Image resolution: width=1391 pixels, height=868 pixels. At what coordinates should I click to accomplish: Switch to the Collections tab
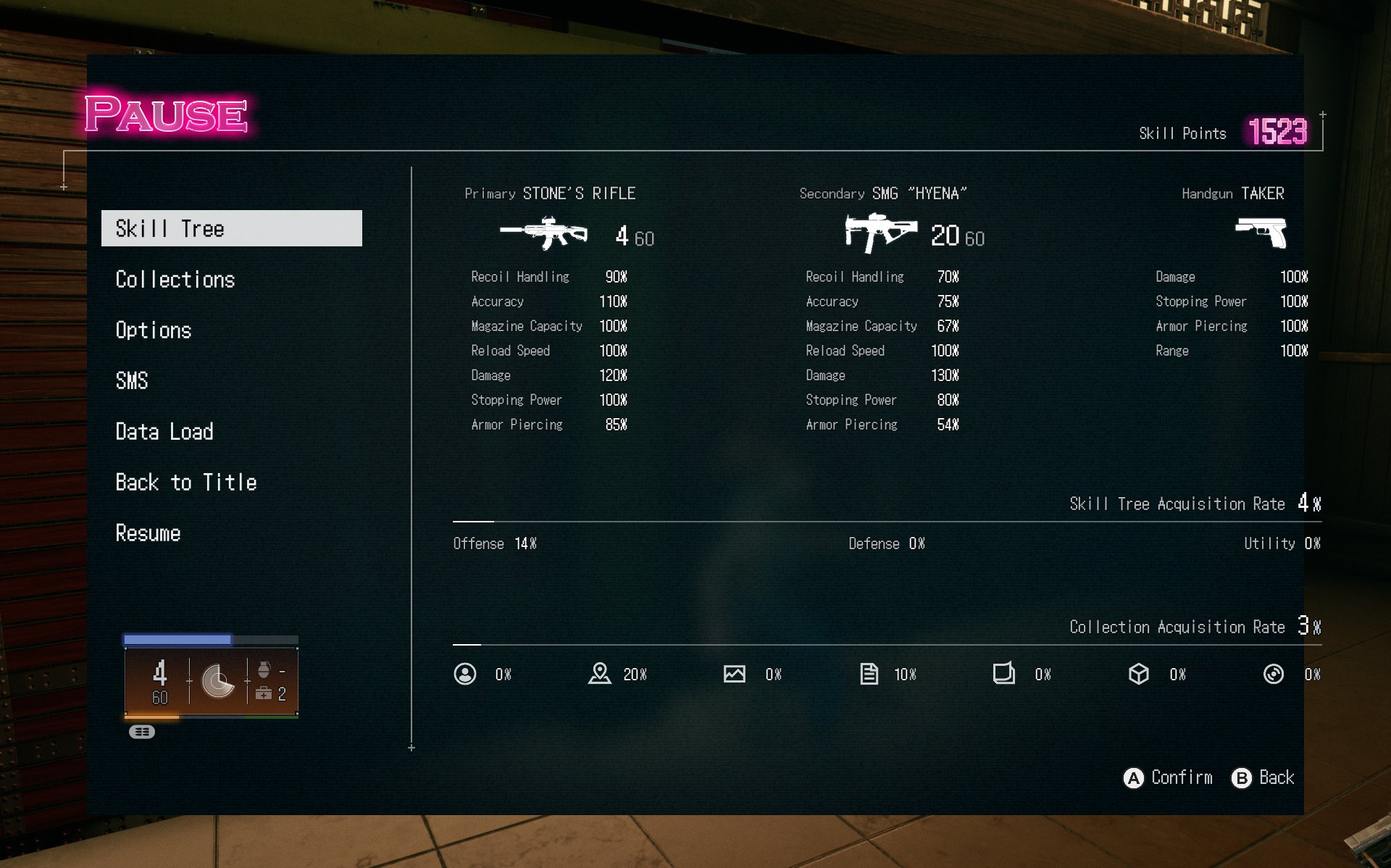[175, 279]
